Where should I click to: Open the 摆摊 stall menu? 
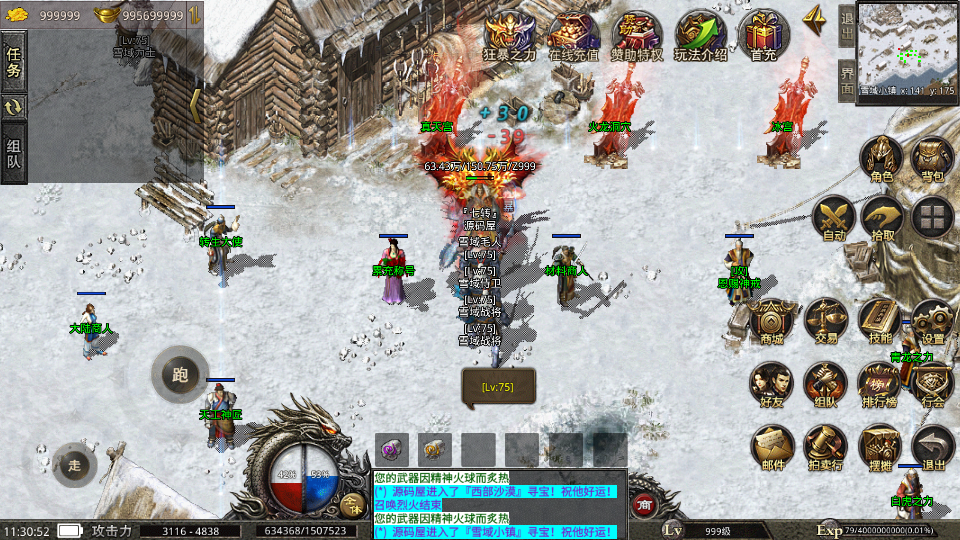click(880, 446)
